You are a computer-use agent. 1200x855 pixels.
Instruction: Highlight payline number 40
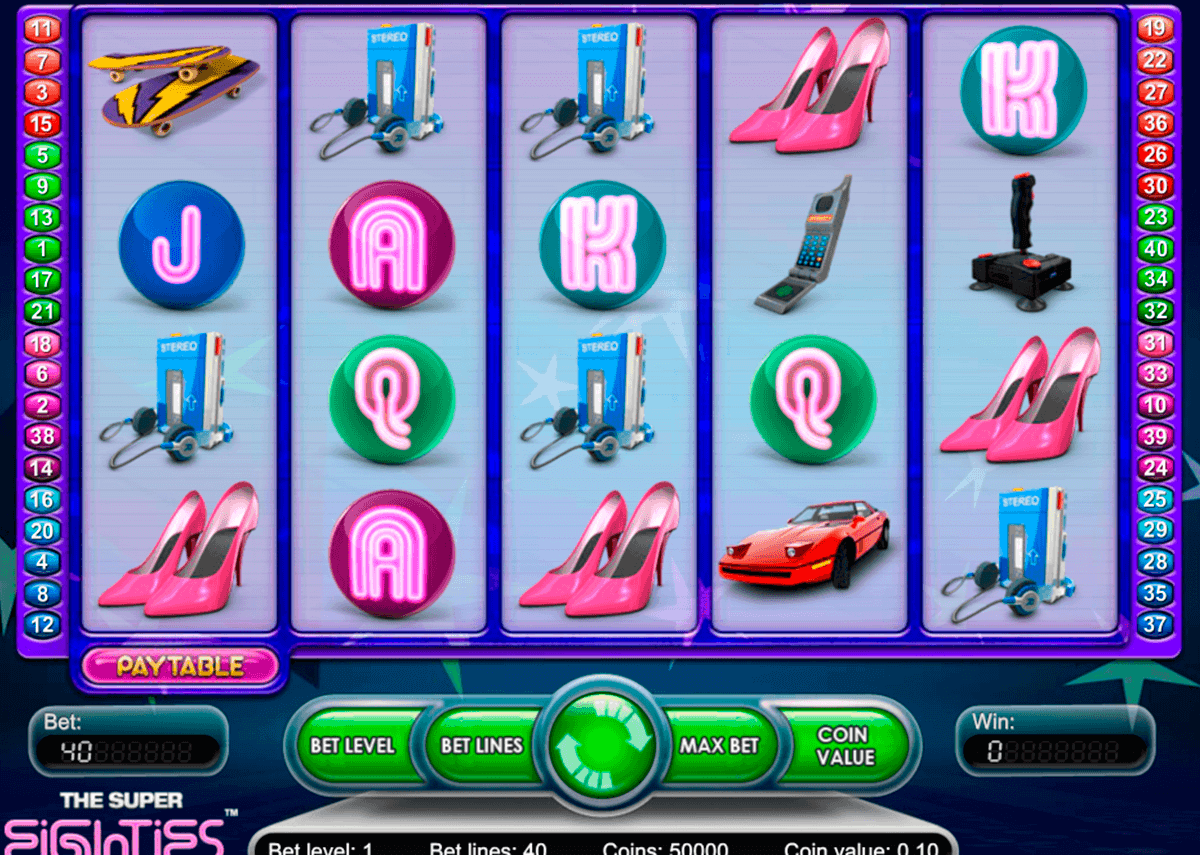[1155, 249]
